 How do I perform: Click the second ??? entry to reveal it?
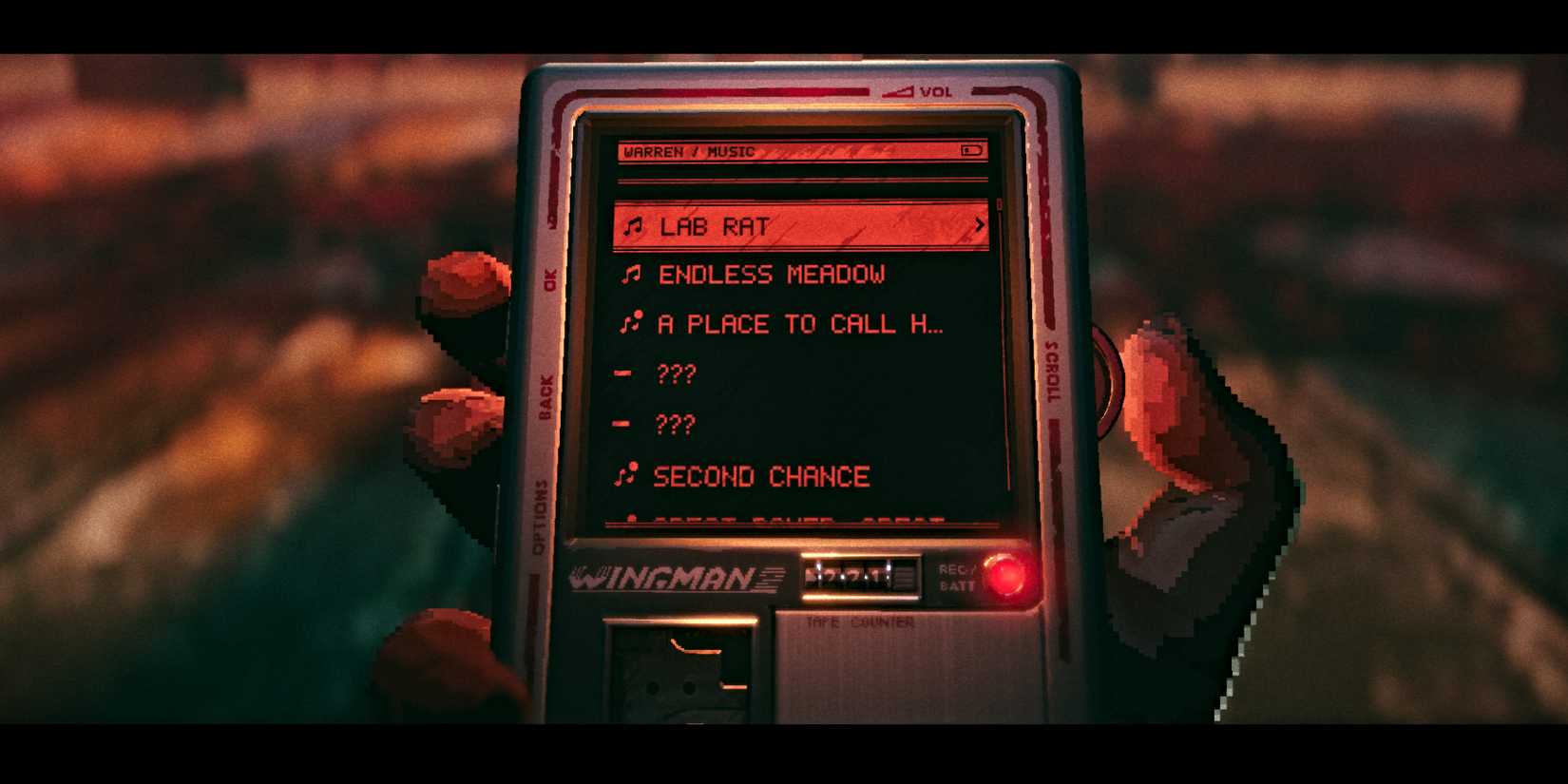(675, 425)
